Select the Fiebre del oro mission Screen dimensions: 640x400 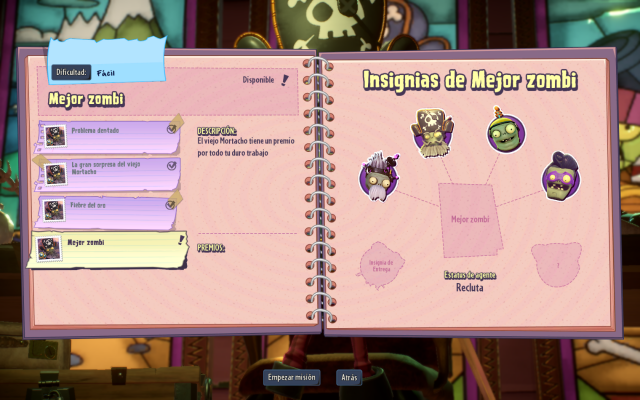pyautogui.click(x=110, y=207)
